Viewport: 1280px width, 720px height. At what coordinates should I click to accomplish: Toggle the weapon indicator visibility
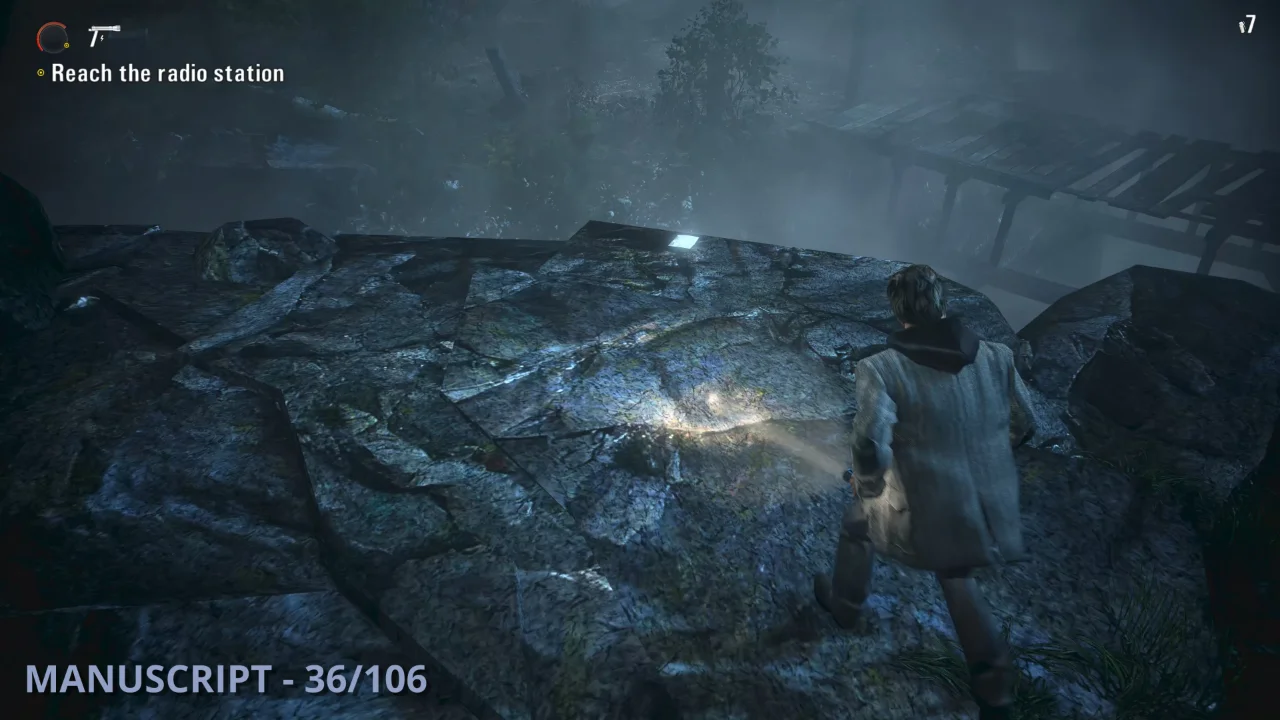(103, 29)
